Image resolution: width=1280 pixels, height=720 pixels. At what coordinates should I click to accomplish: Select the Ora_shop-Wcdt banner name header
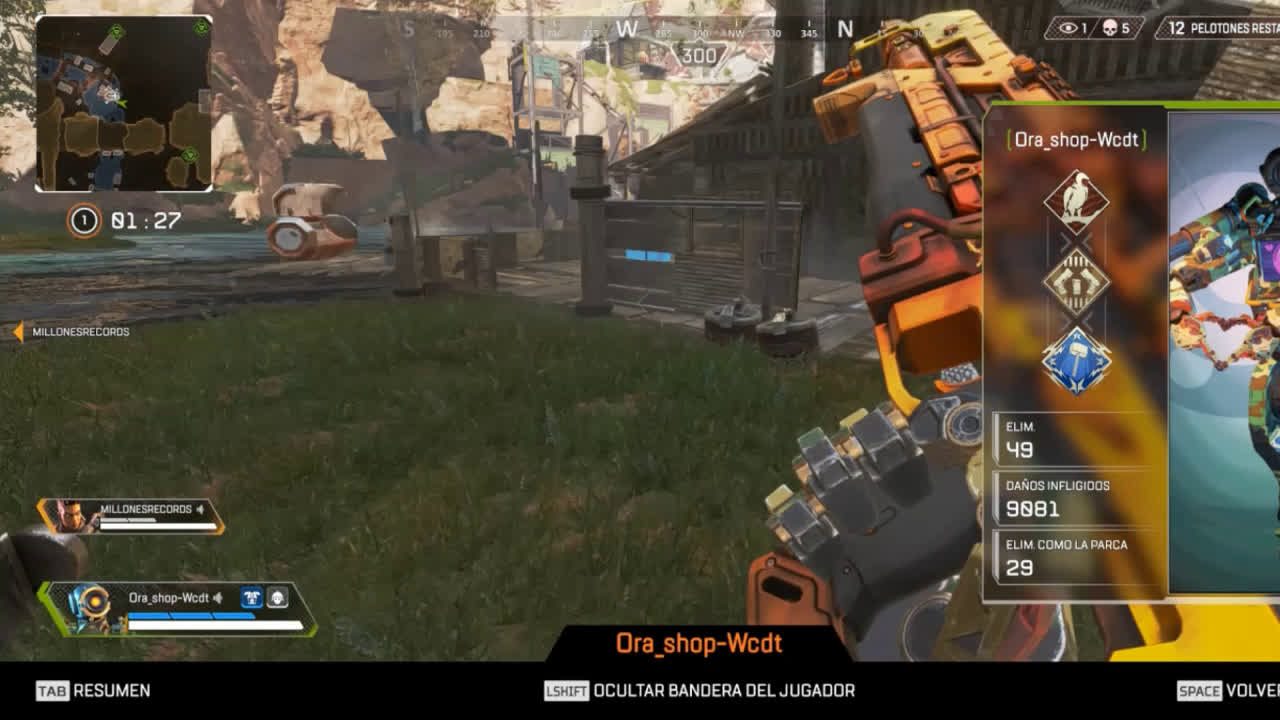coord(1075,140)
